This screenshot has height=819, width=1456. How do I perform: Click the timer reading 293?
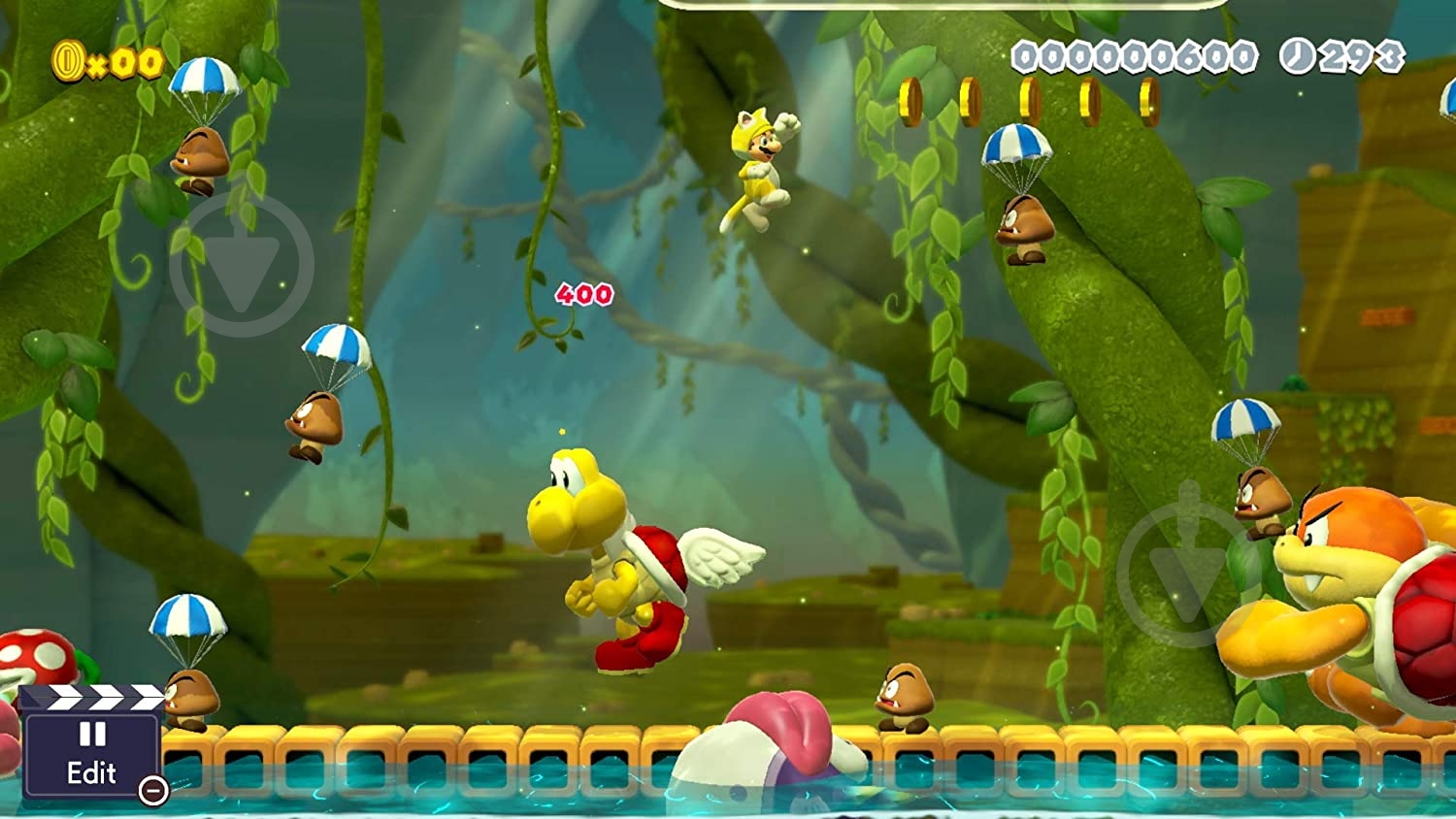[1359, 57]
